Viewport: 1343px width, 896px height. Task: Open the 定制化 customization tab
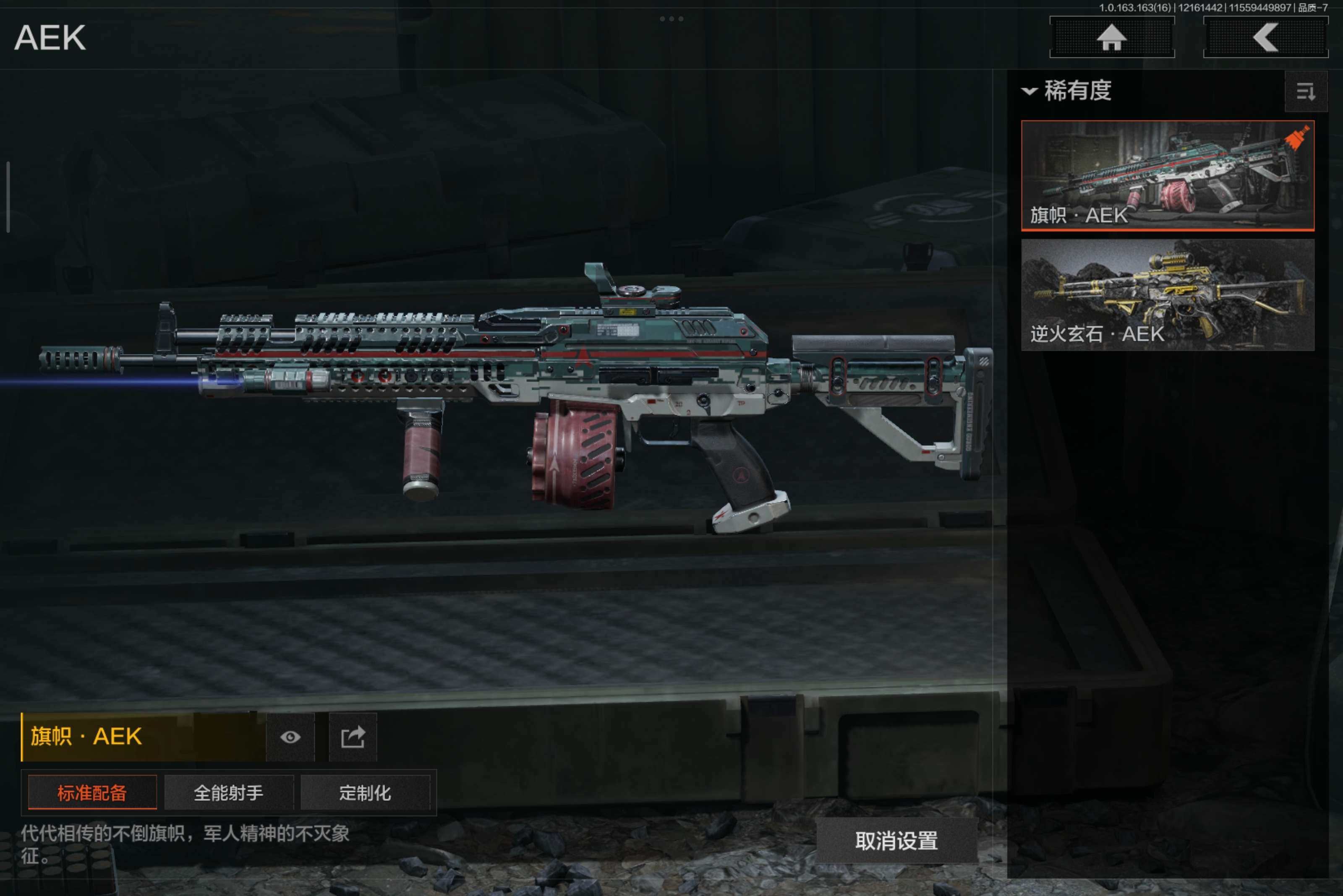click(365, 792)
